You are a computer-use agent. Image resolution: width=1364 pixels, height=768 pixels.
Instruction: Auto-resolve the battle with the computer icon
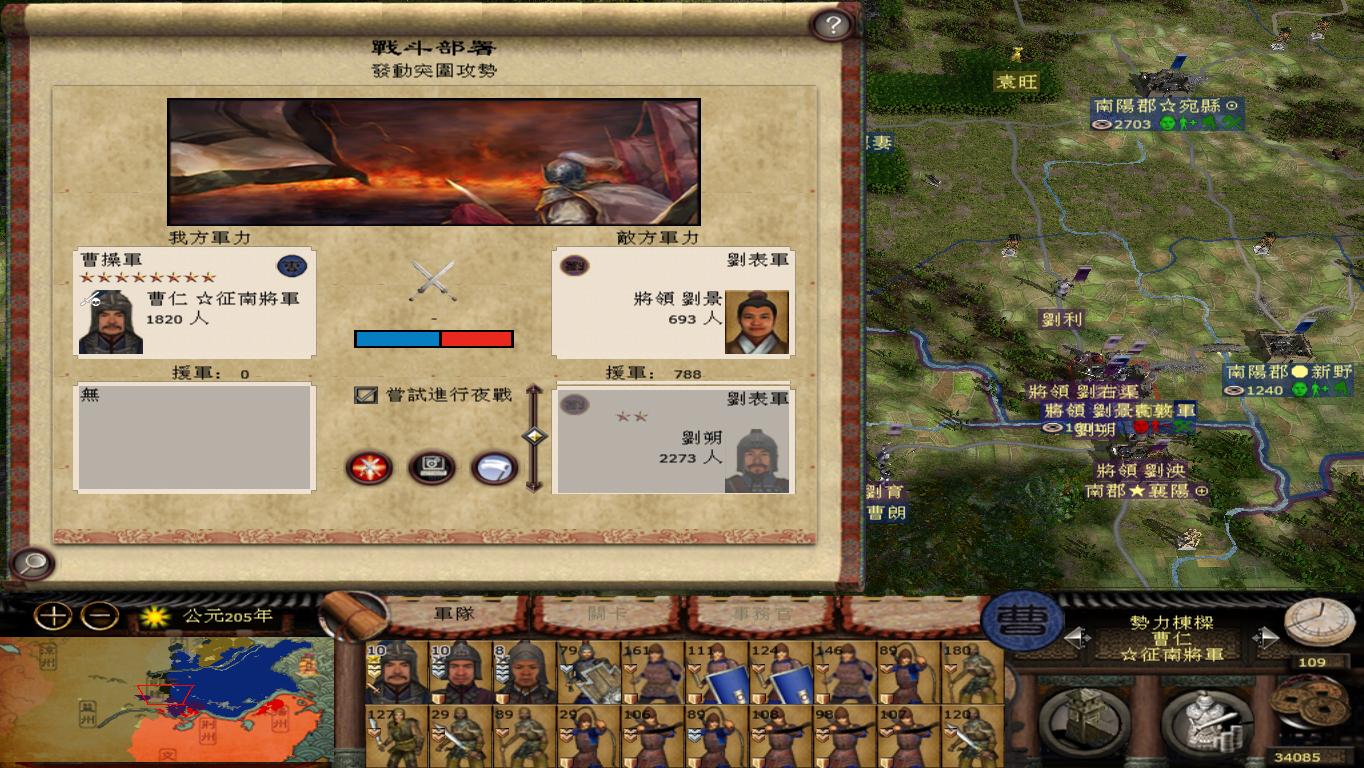coord(432,468)
